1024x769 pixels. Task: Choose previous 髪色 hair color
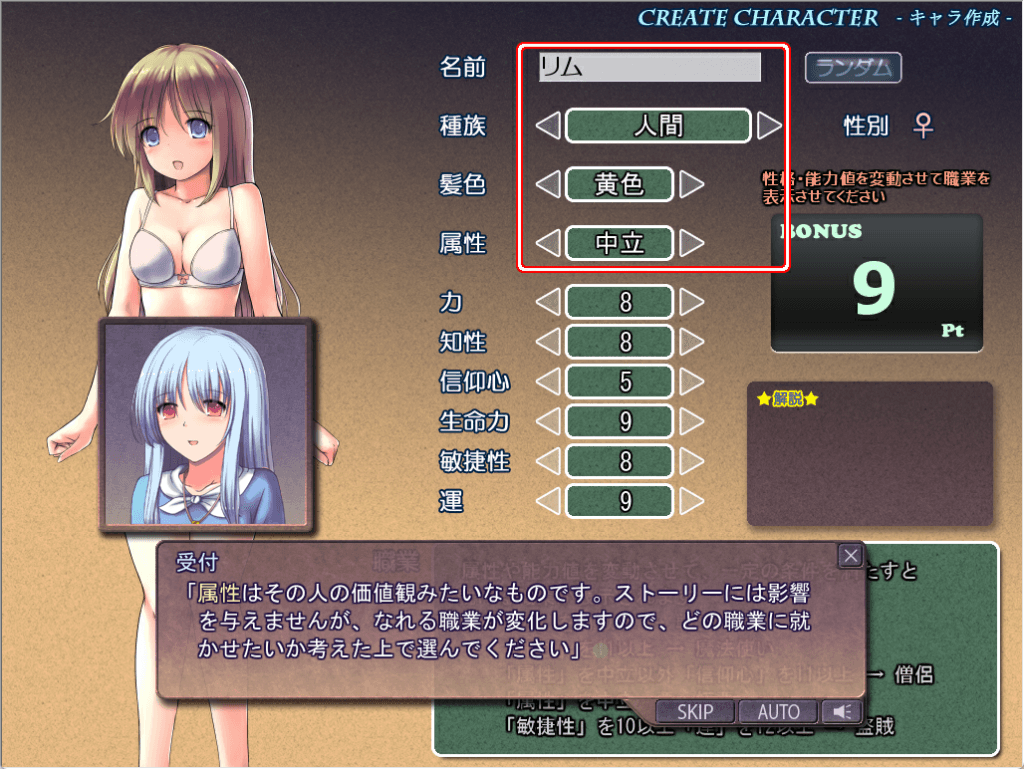pos(548,184)
